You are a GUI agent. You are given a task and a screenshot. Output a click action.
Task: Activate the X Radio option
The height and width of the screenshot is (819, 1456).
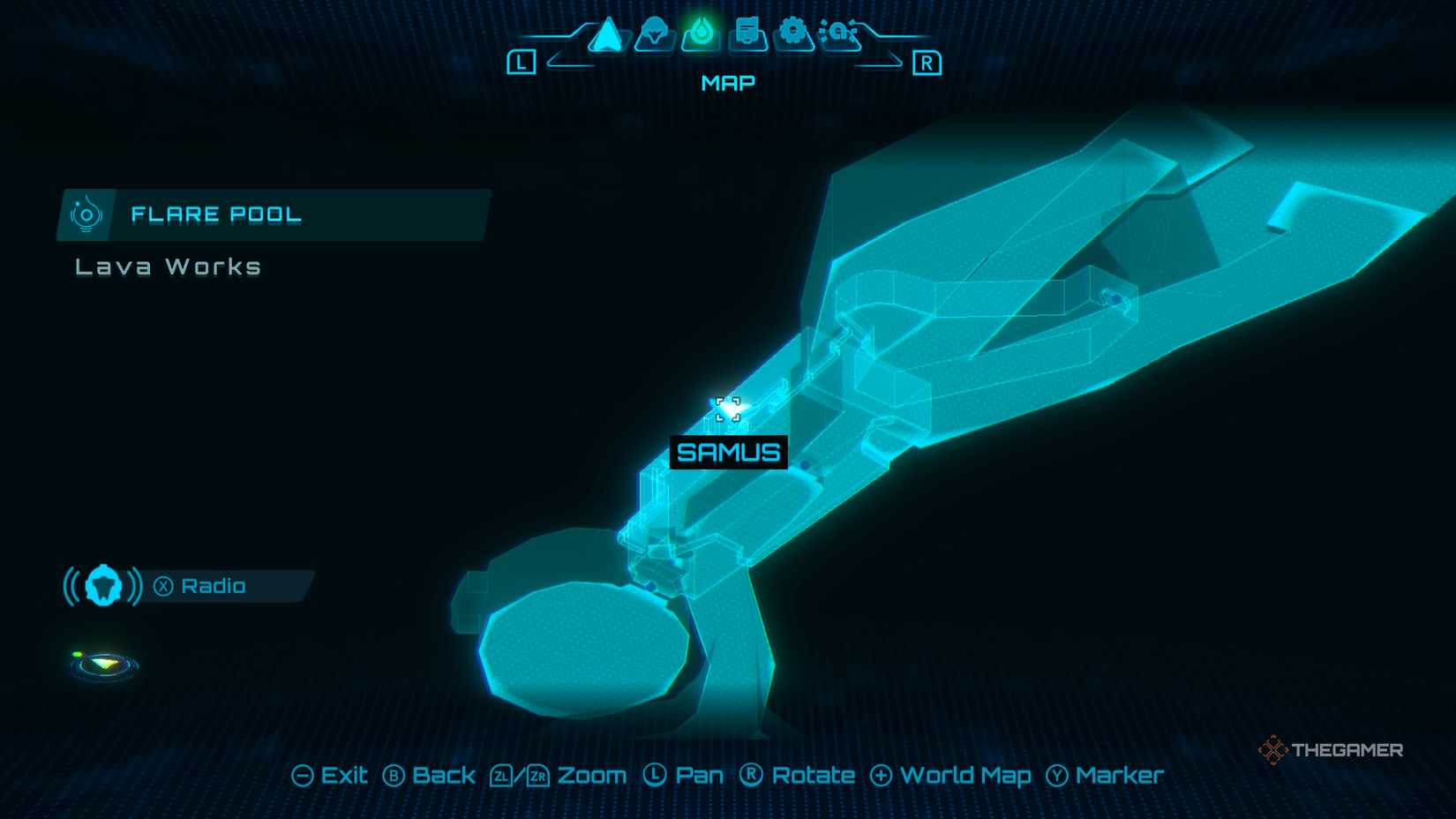pyautogui.click(x=205, y=585)
